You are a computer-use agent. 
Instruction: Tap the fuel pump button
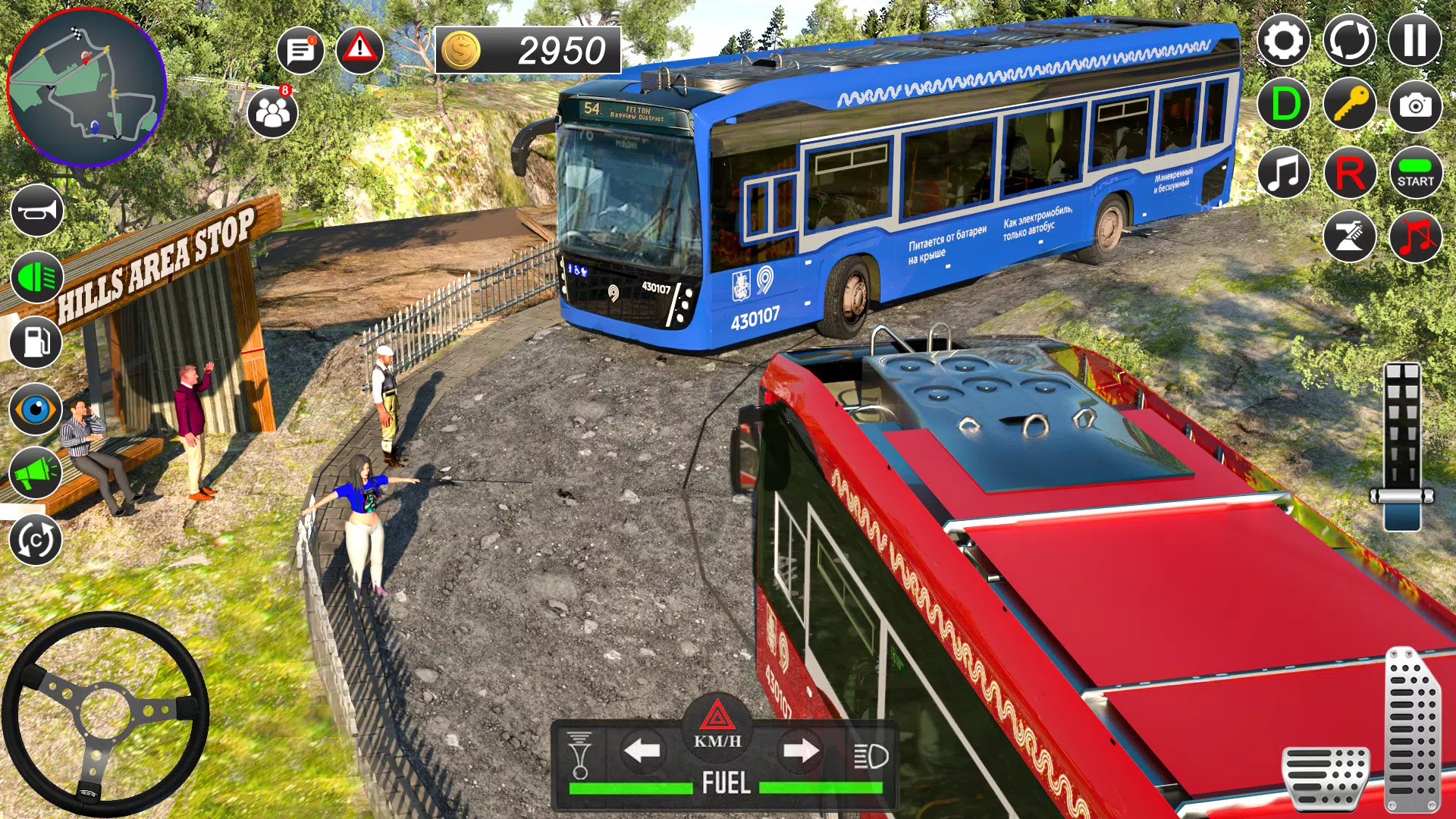coord(36,342)
